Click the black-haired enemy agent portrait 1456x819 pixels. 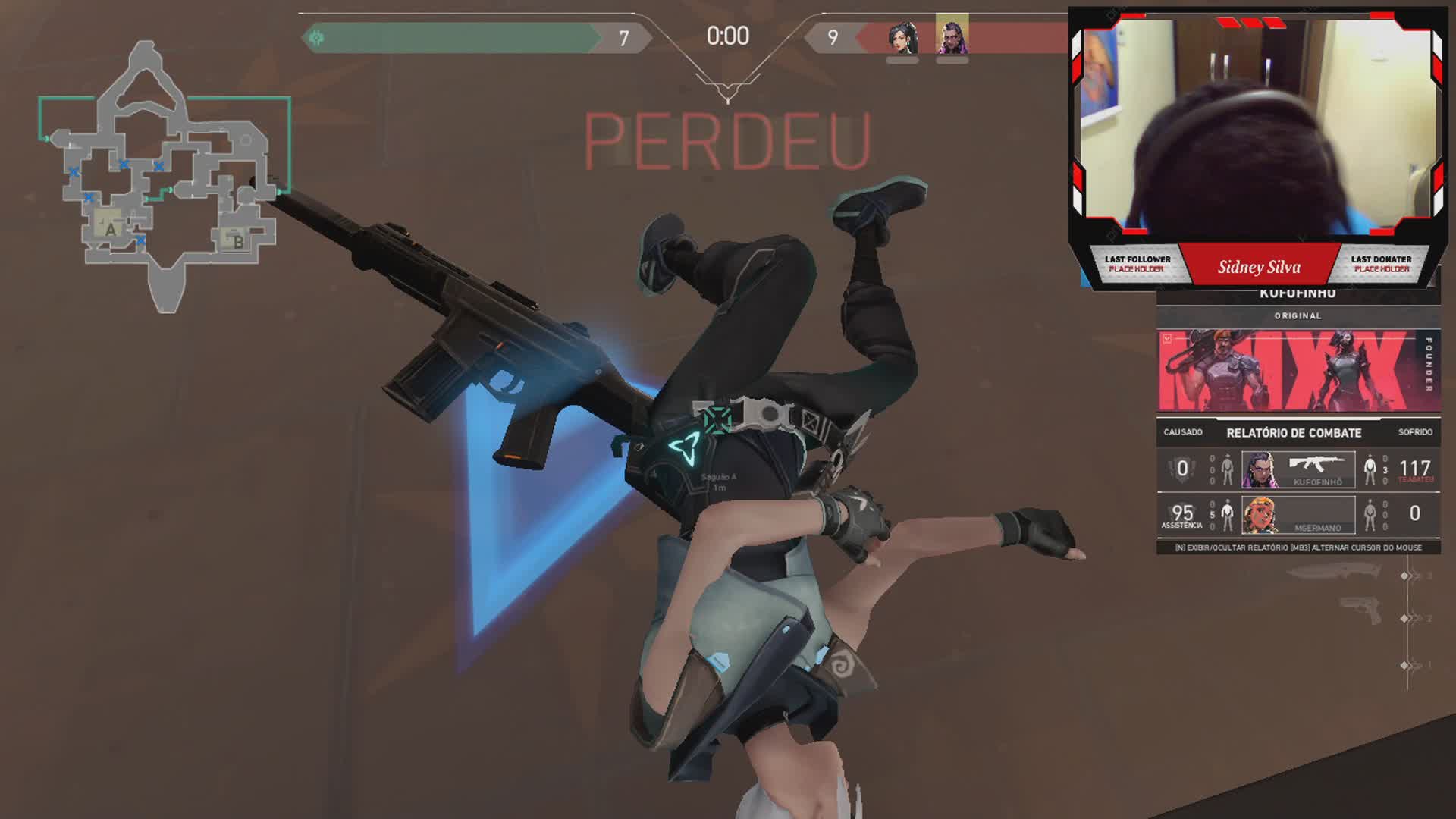(902, 39)
